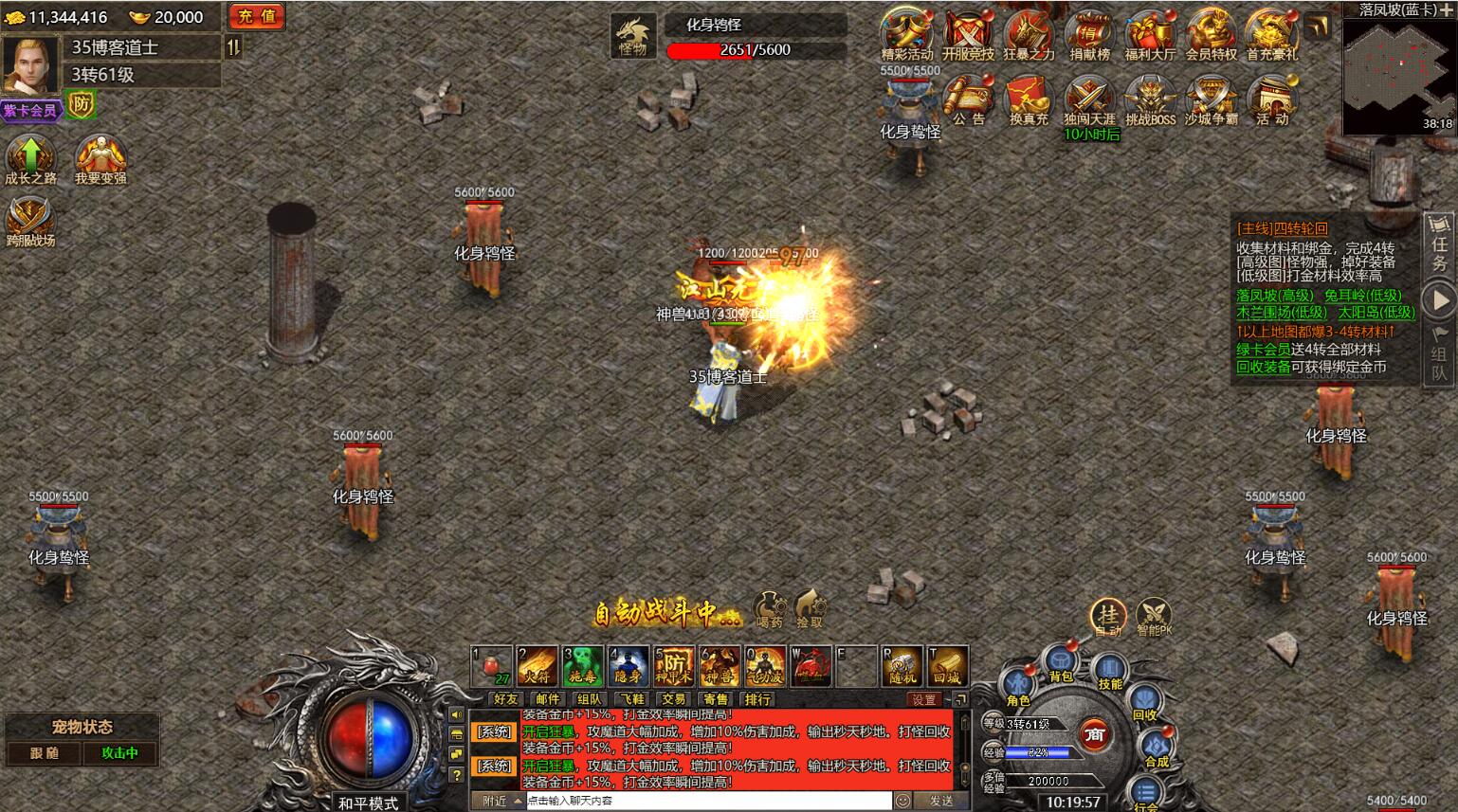
Task: Open the 背包 backpack
Action: 1061,662
